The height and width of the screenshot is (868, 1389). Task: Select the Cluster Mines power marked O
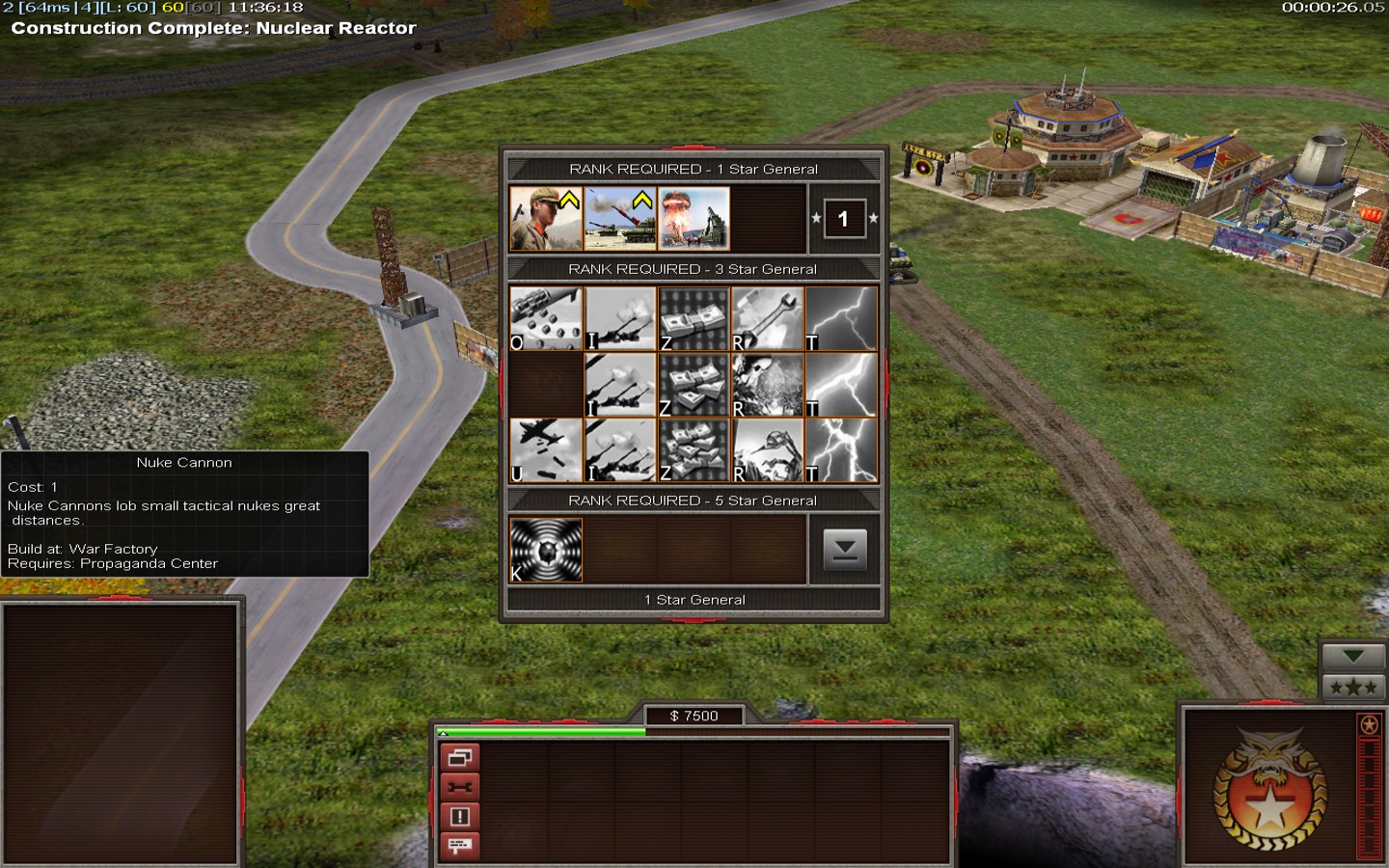click(x=546, y=318)
